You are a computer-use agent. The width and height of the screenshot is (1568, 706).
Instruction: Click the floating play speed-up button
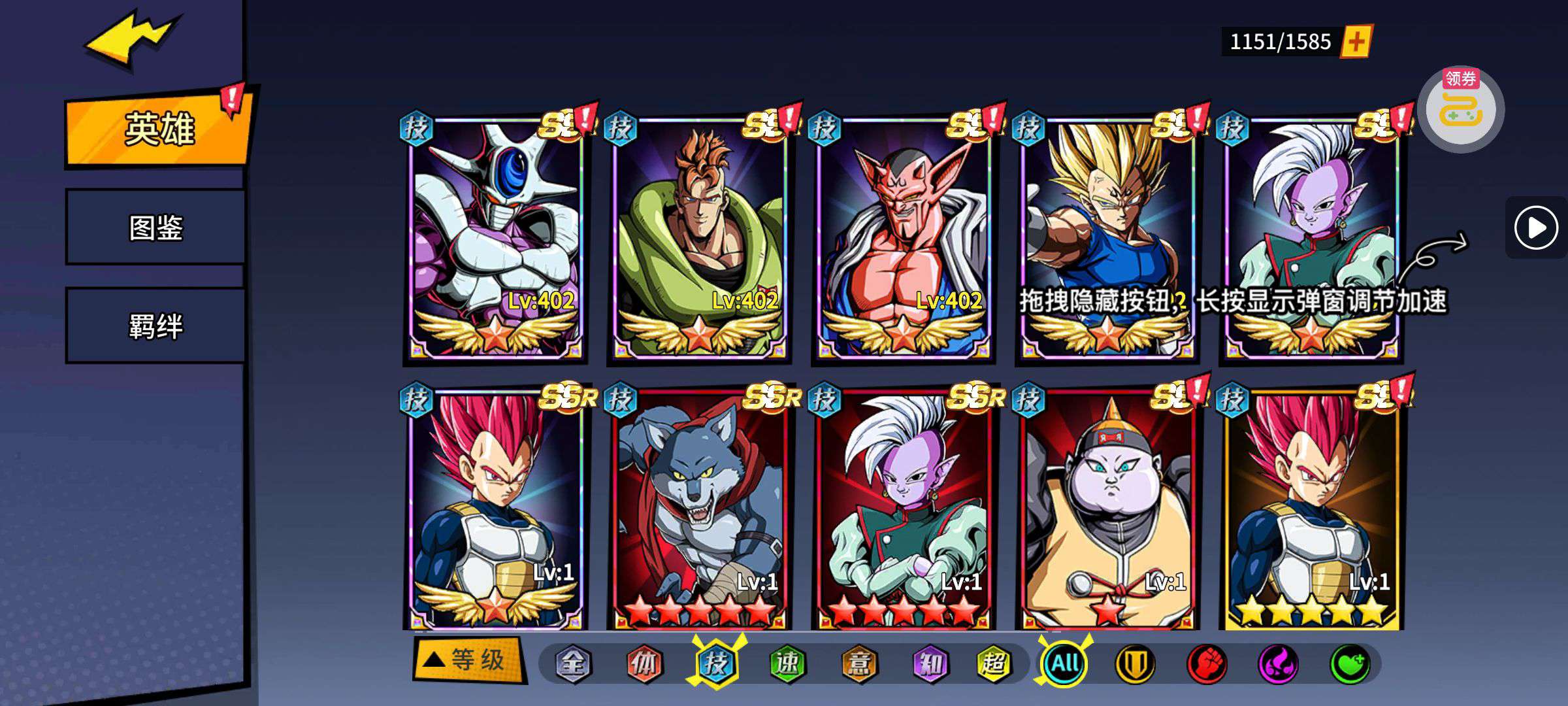pyautogui.click(x=1535, y=227)
